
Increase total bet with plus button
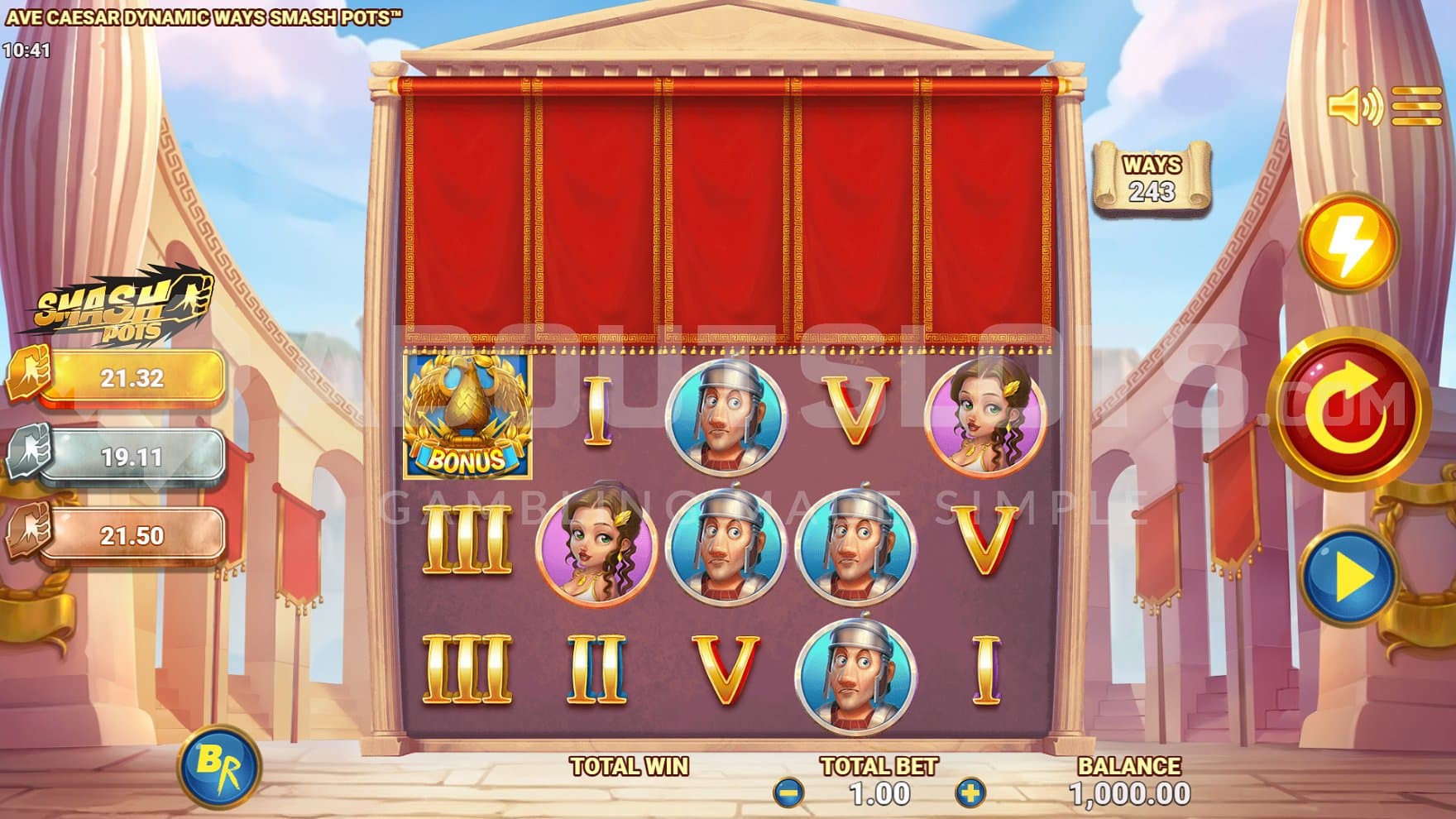(970, 793)
